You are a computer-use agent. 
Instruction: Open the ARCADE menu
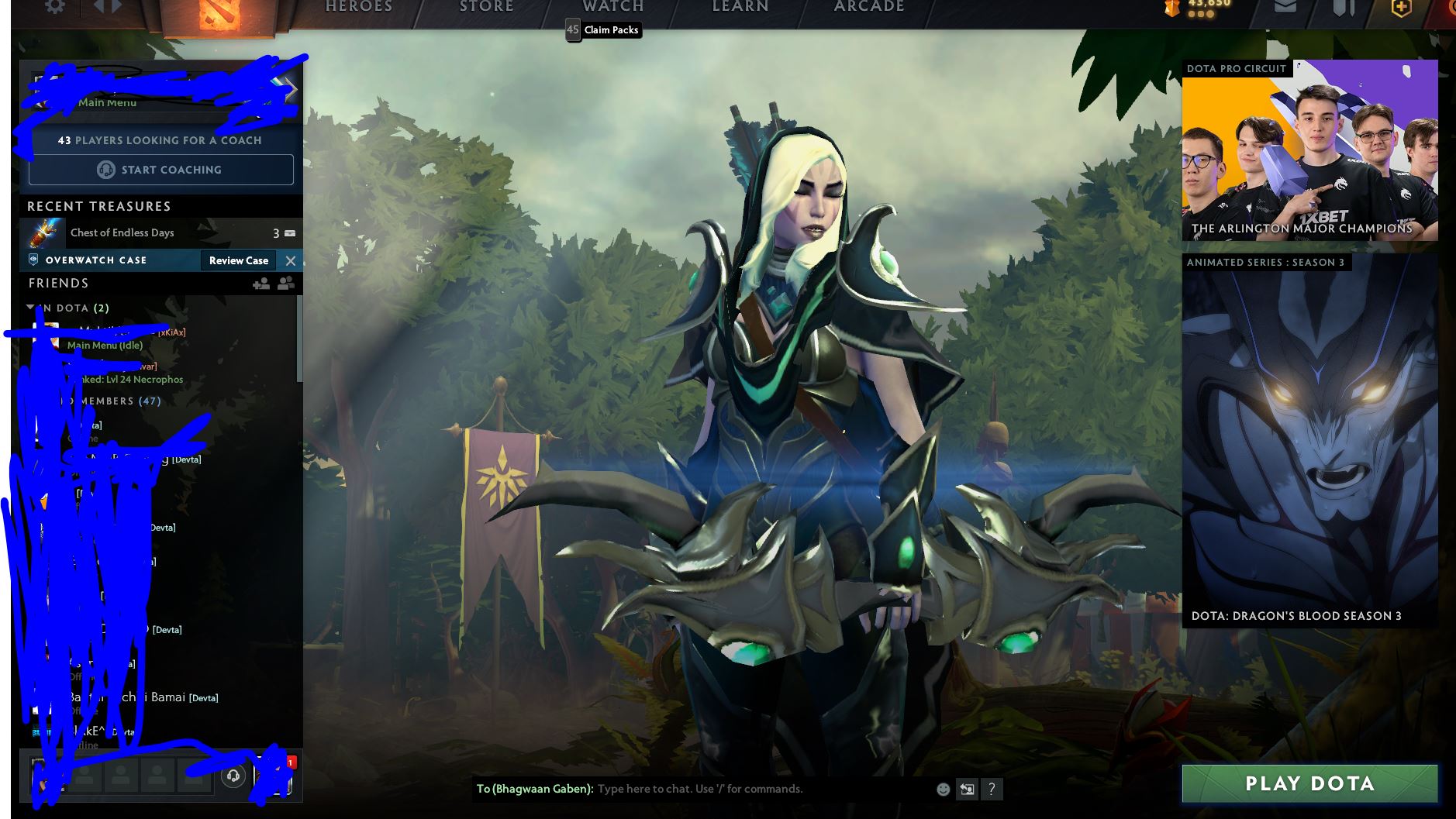click(x=868, y=6)
